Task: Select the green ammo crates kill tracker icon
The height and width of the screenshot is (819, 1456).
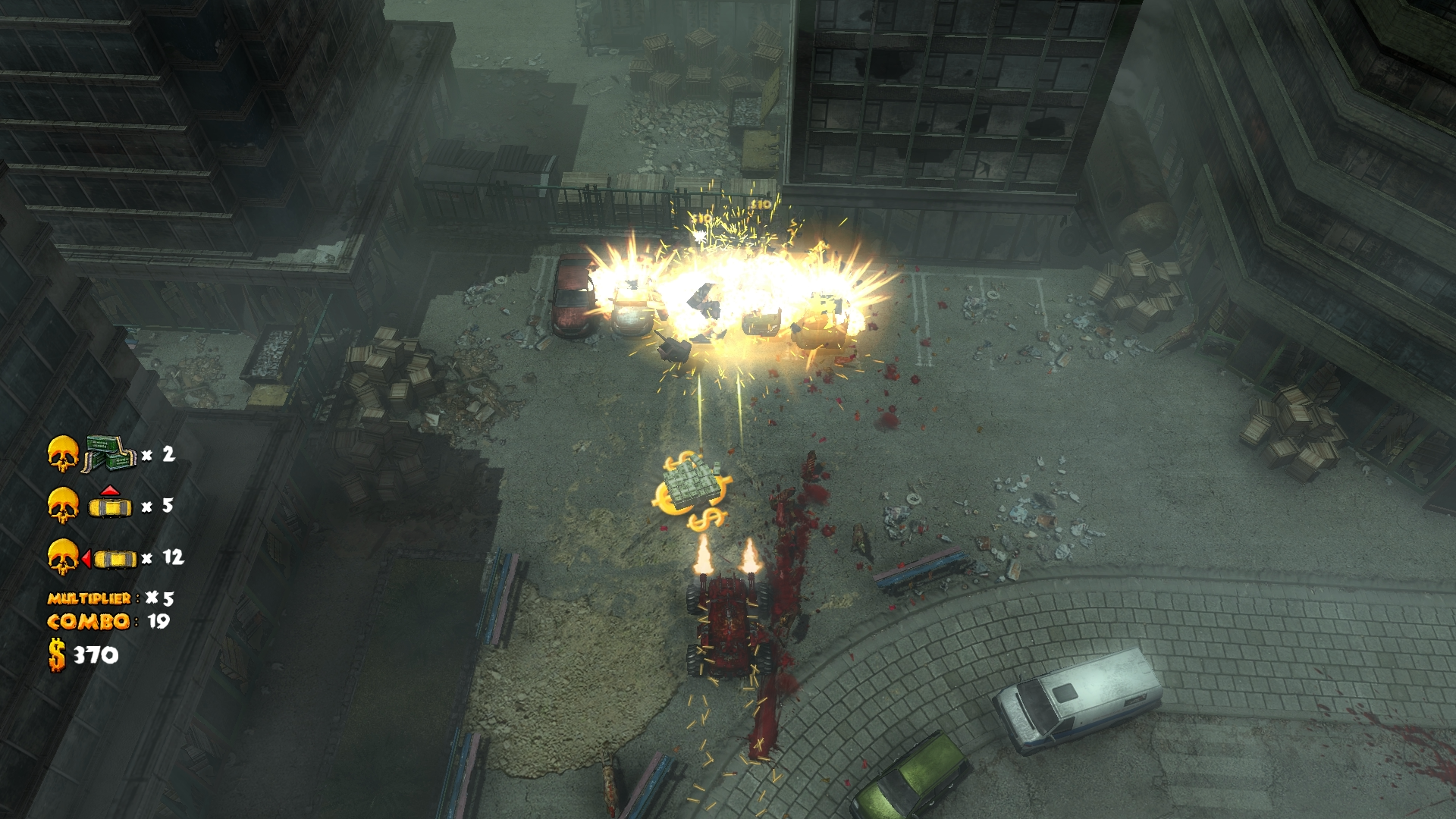Action: (x=108, y=453)
